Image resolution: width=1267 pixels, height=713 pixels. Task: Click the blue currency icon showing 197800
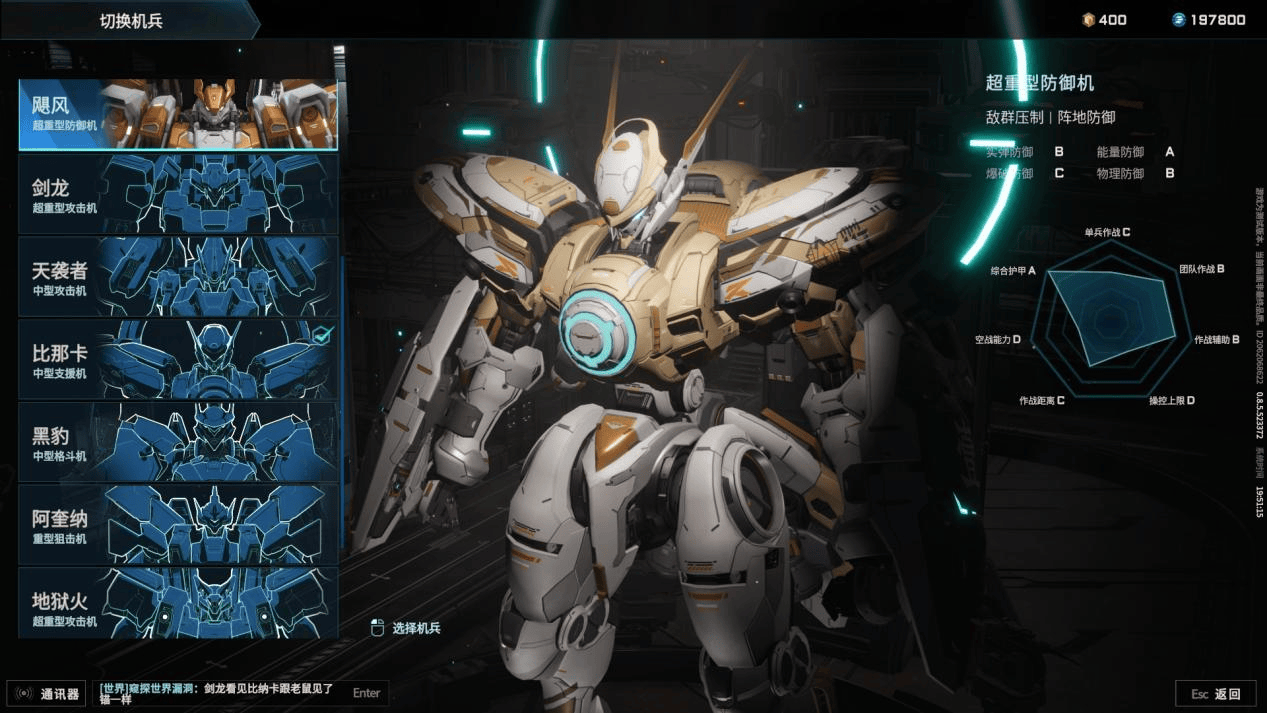(x=1179, y=20)
